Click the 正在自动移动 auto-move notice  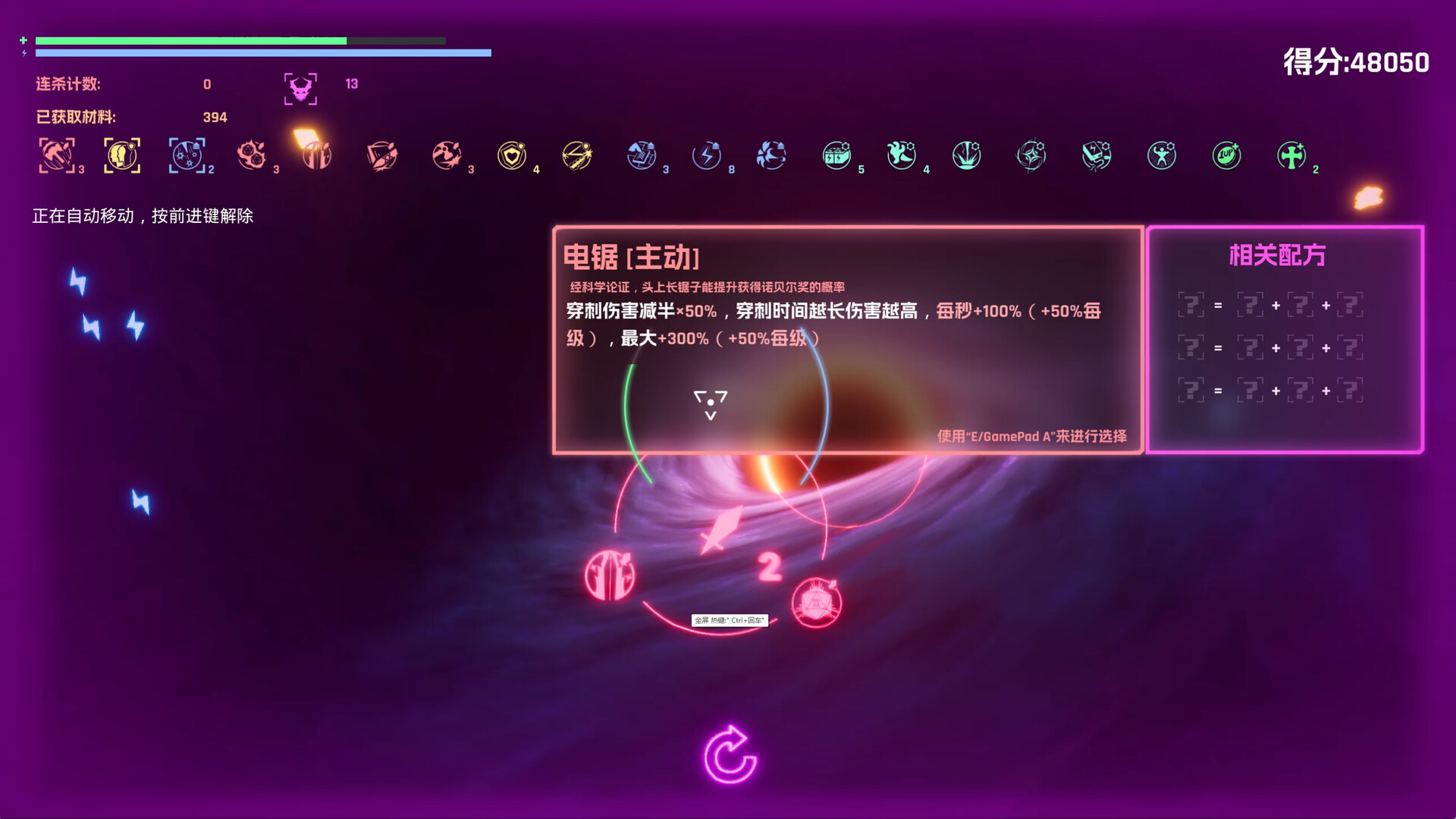tap(143, 215)
